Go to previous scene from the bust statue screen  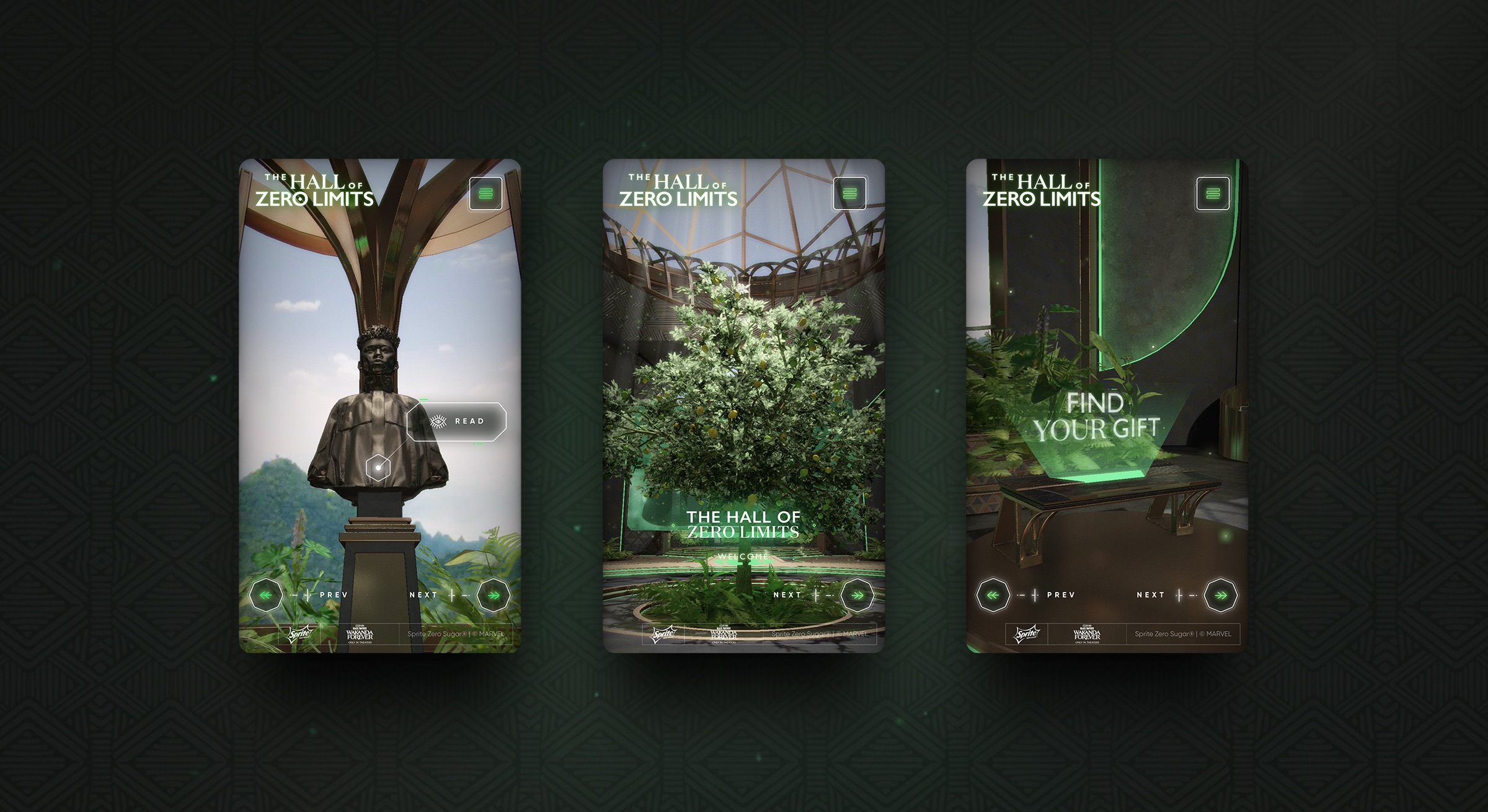266,595
